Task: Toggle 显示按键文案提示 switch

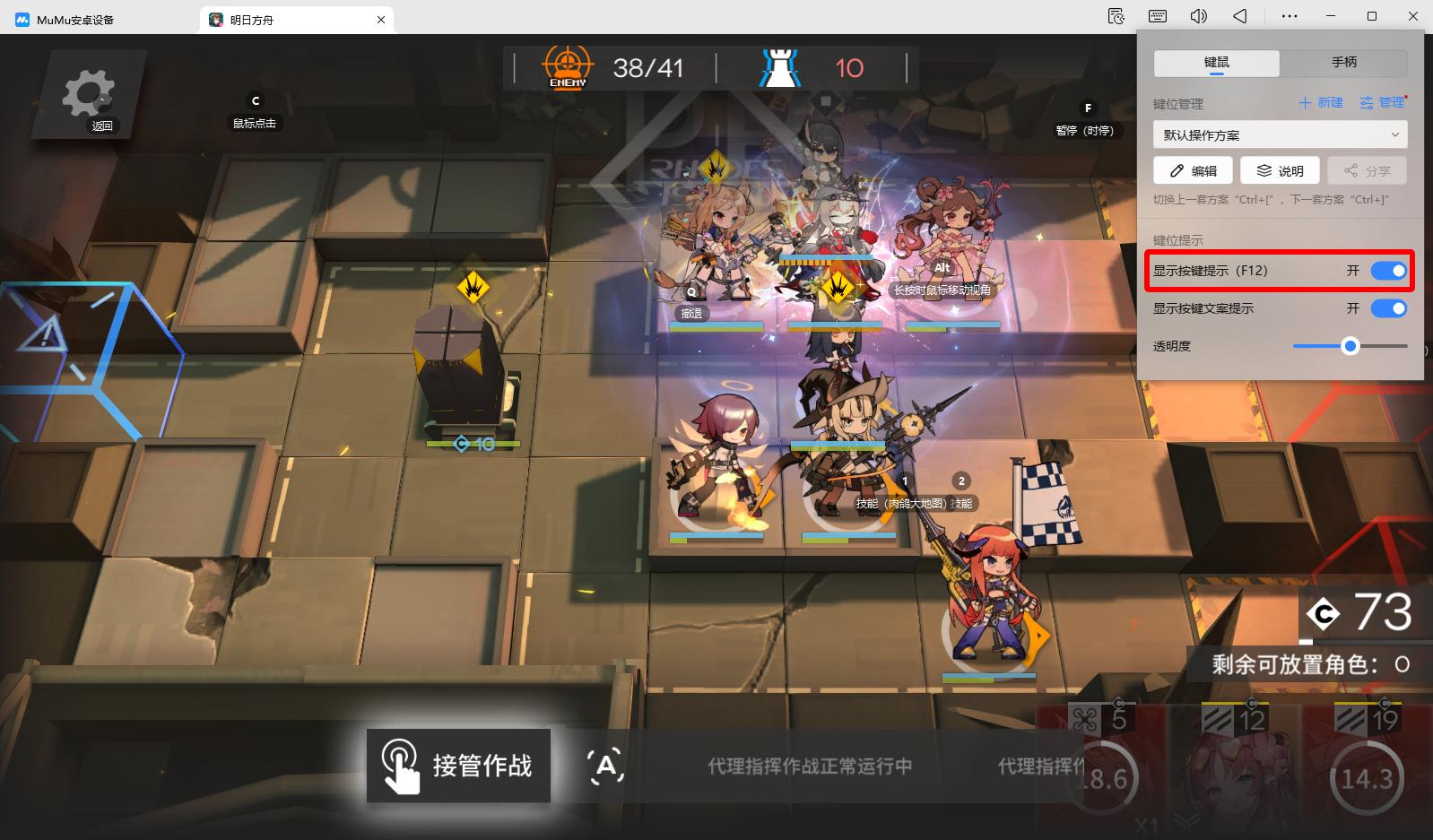Action: [1388, 308]
